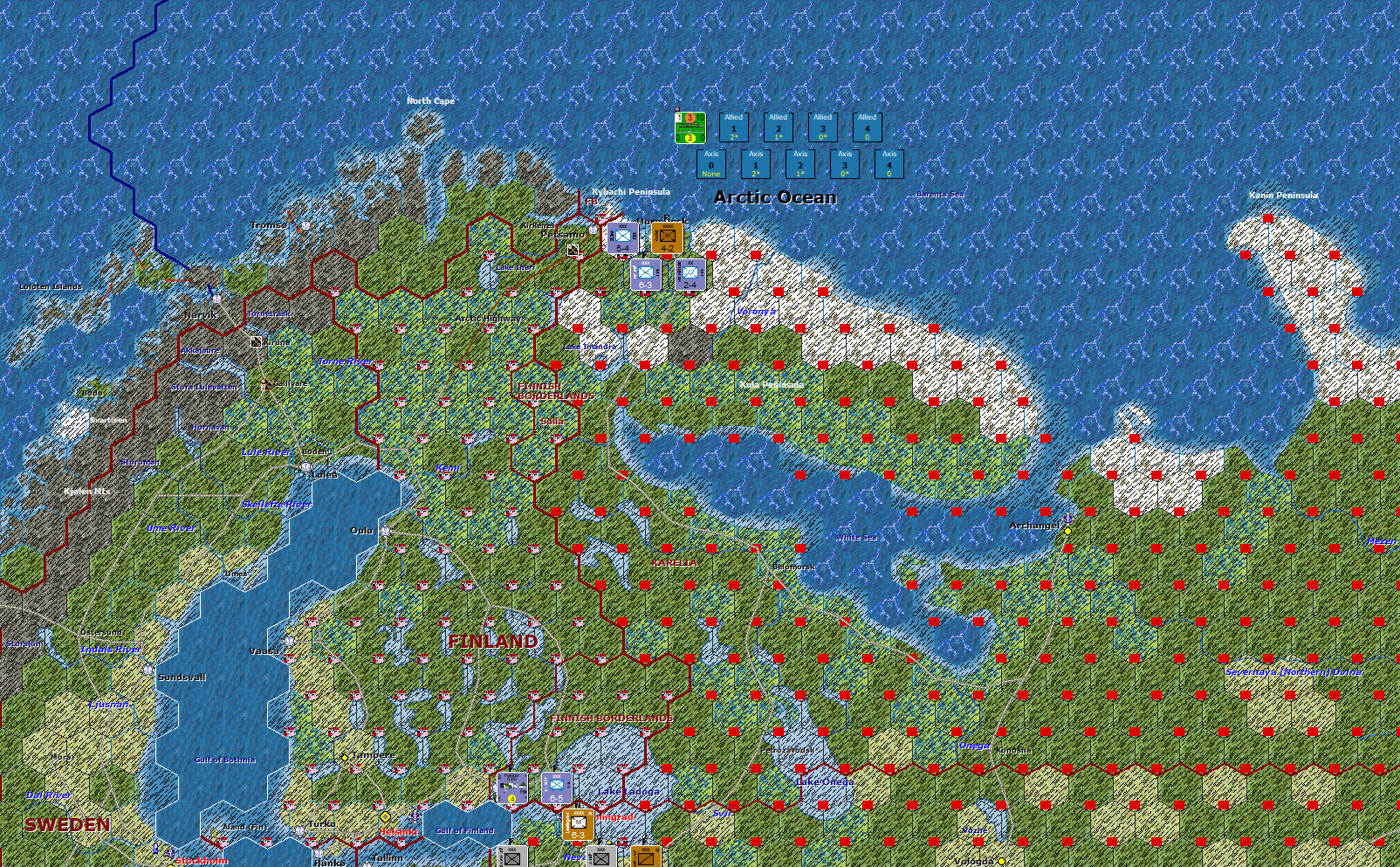The height and width of the screenshot is (867, 1400).
Task: Select the 2-4 division counter below Murmansk
Action: point(689,273)
